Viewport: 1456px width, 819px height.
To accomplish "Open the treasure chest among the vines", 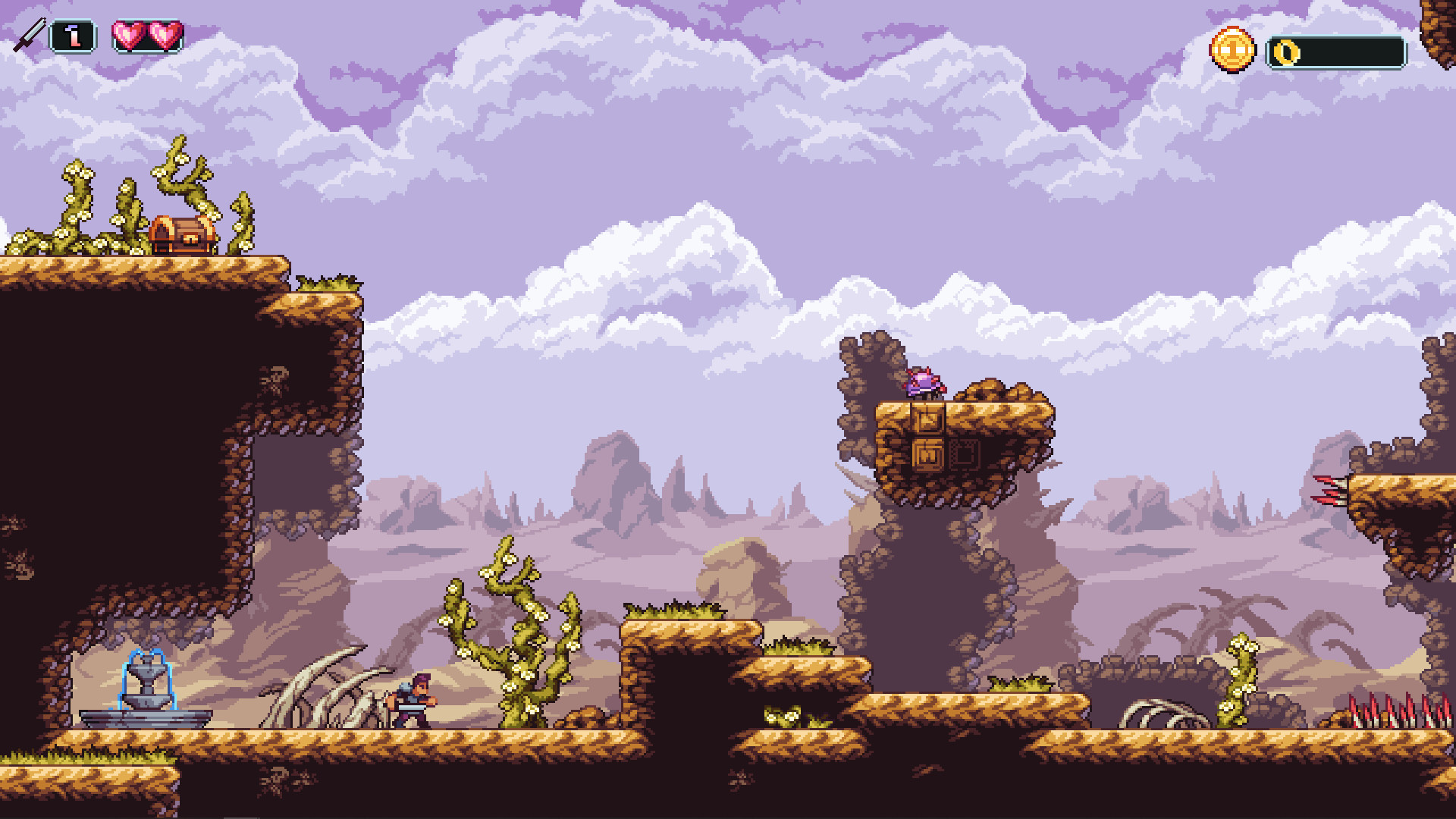I will point(181,233).
